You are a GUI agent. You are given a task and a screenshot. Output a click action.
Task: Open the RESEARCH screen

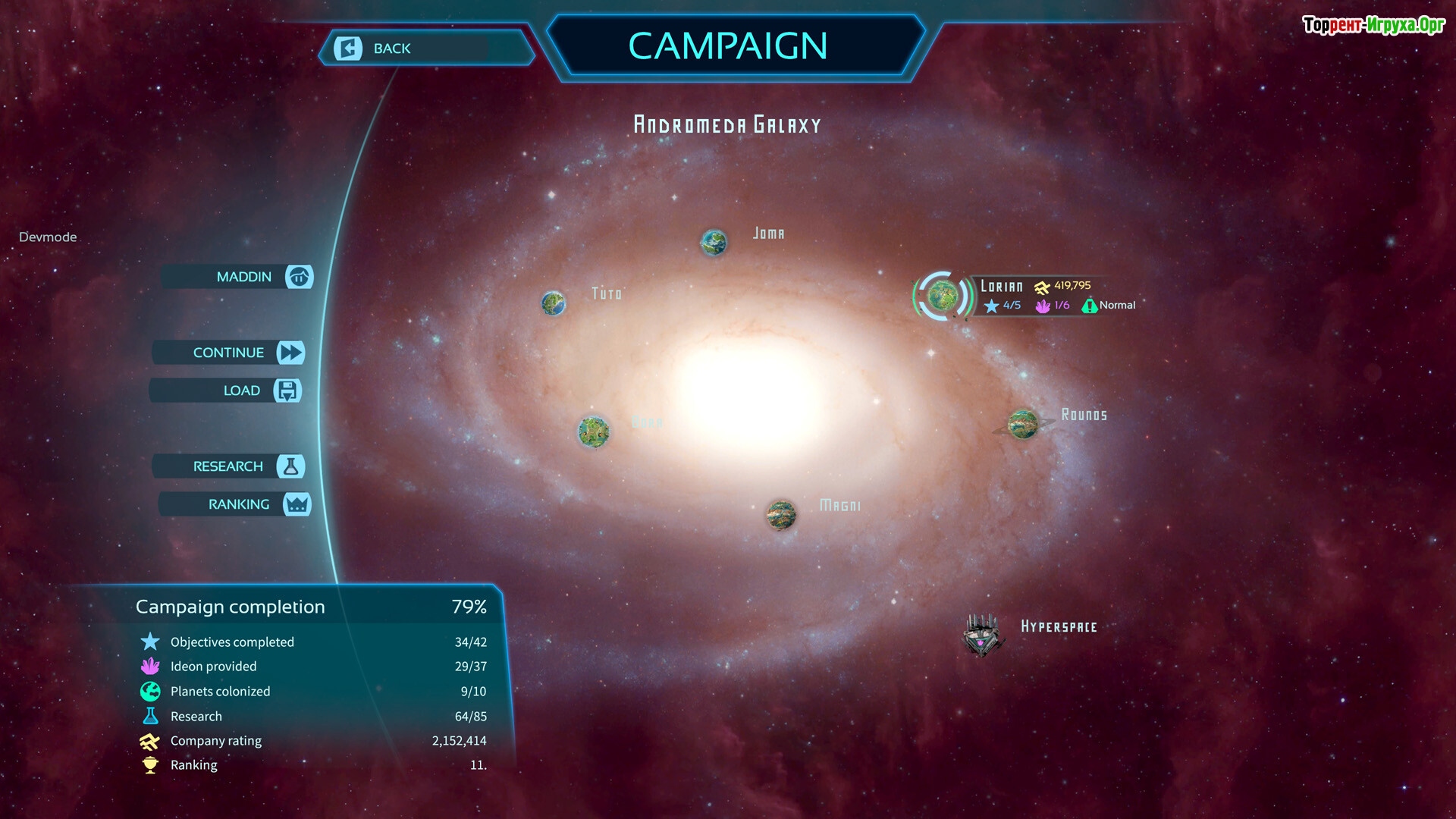(229, 466)
